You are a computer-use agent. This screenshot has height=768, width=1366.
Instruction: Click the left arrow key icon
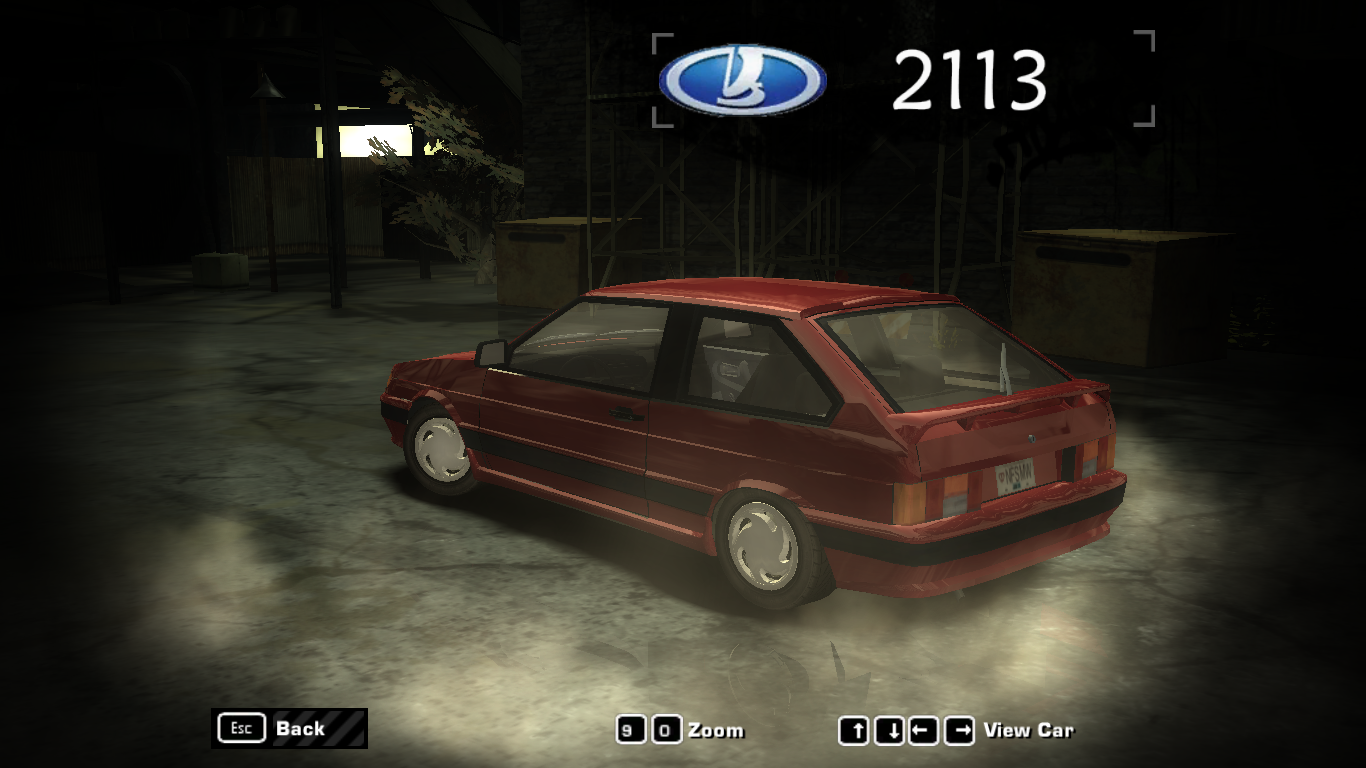(921, 731)
